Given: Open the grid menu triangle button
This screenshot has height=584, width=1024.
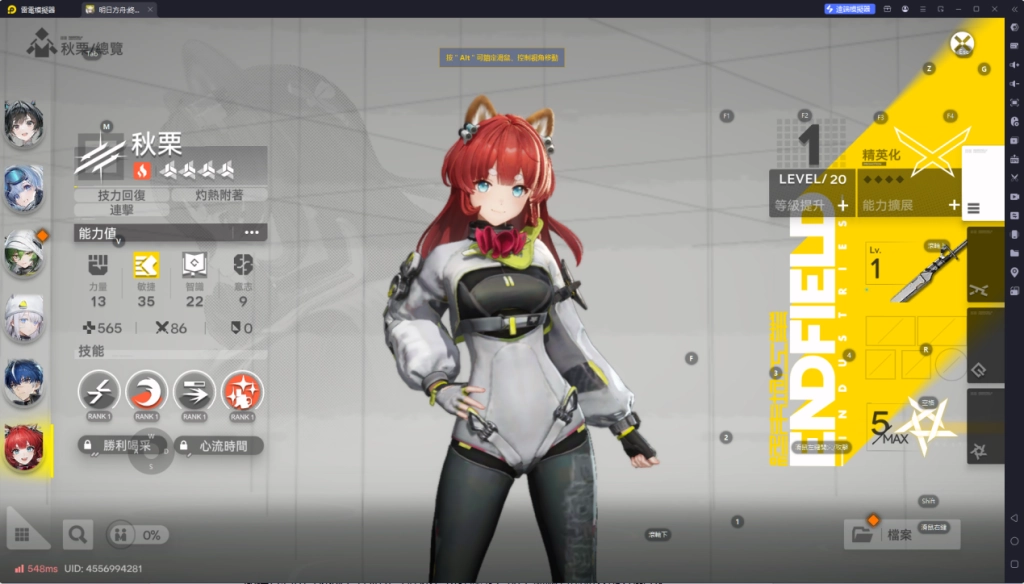Looking at the screenshot, I should (26, 528).
